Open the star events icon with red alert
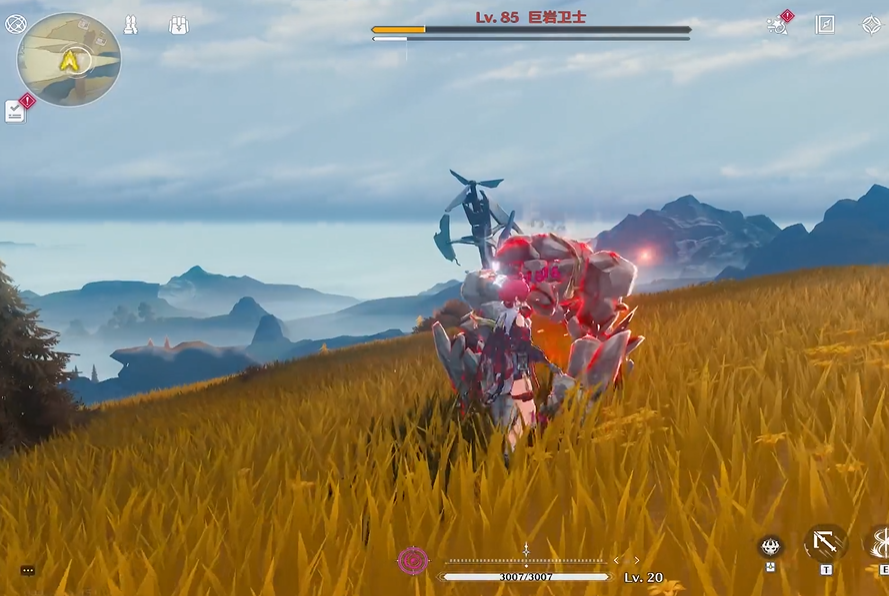Image resolution: width=889 pixels, height=596 pixels. (x=777, y=25)
